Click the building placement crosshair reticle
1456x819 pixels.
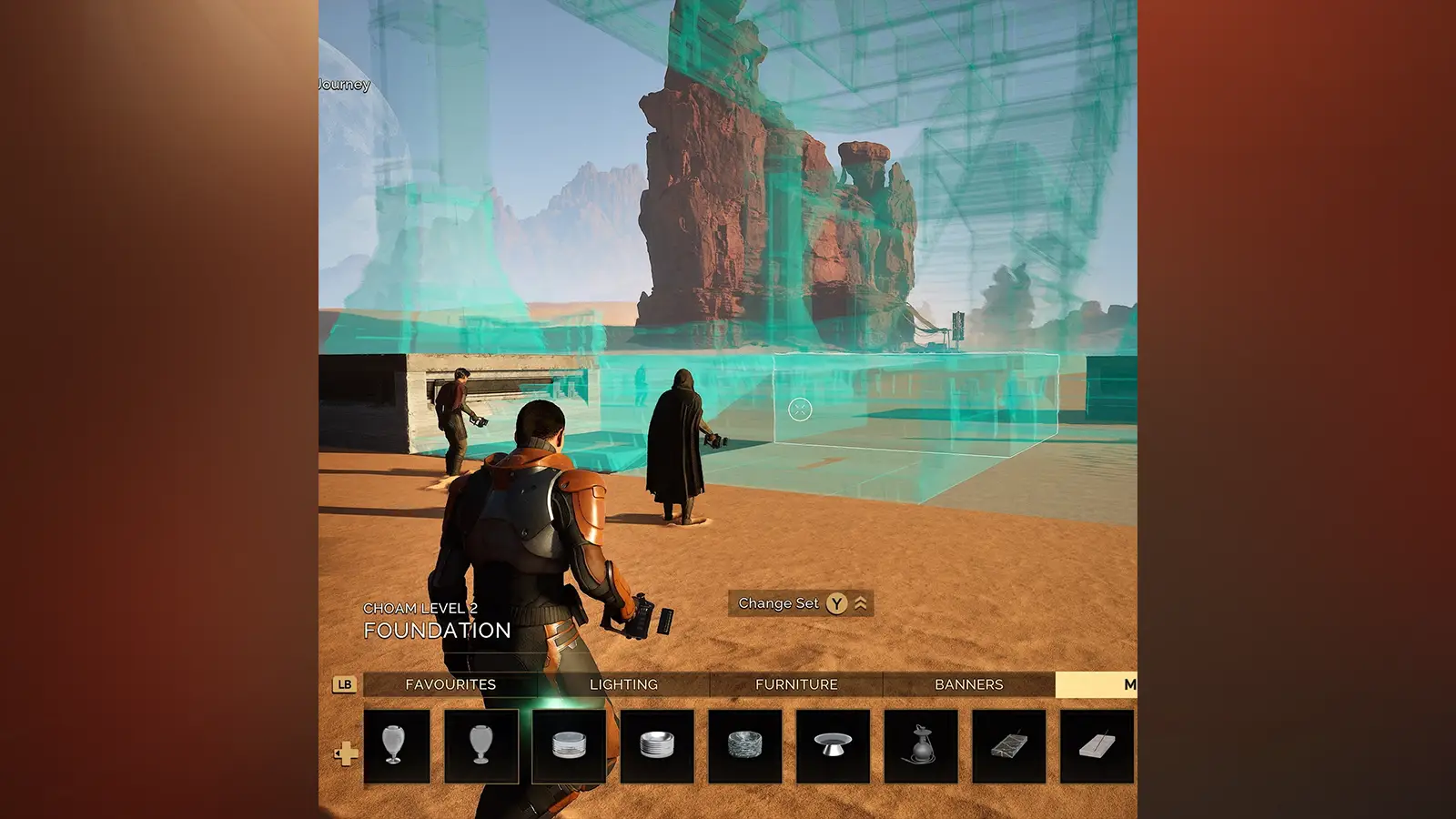click(x=798, y=409)
